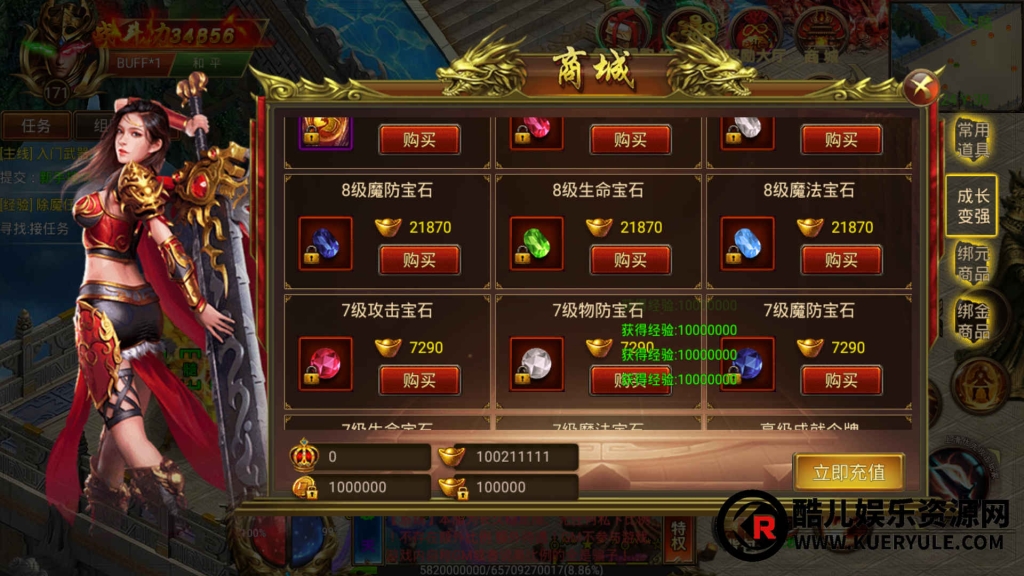Screen dimensions: 1024x576
Task: Open the 绑元商品 shop tab
Action: tap(972, 263)
